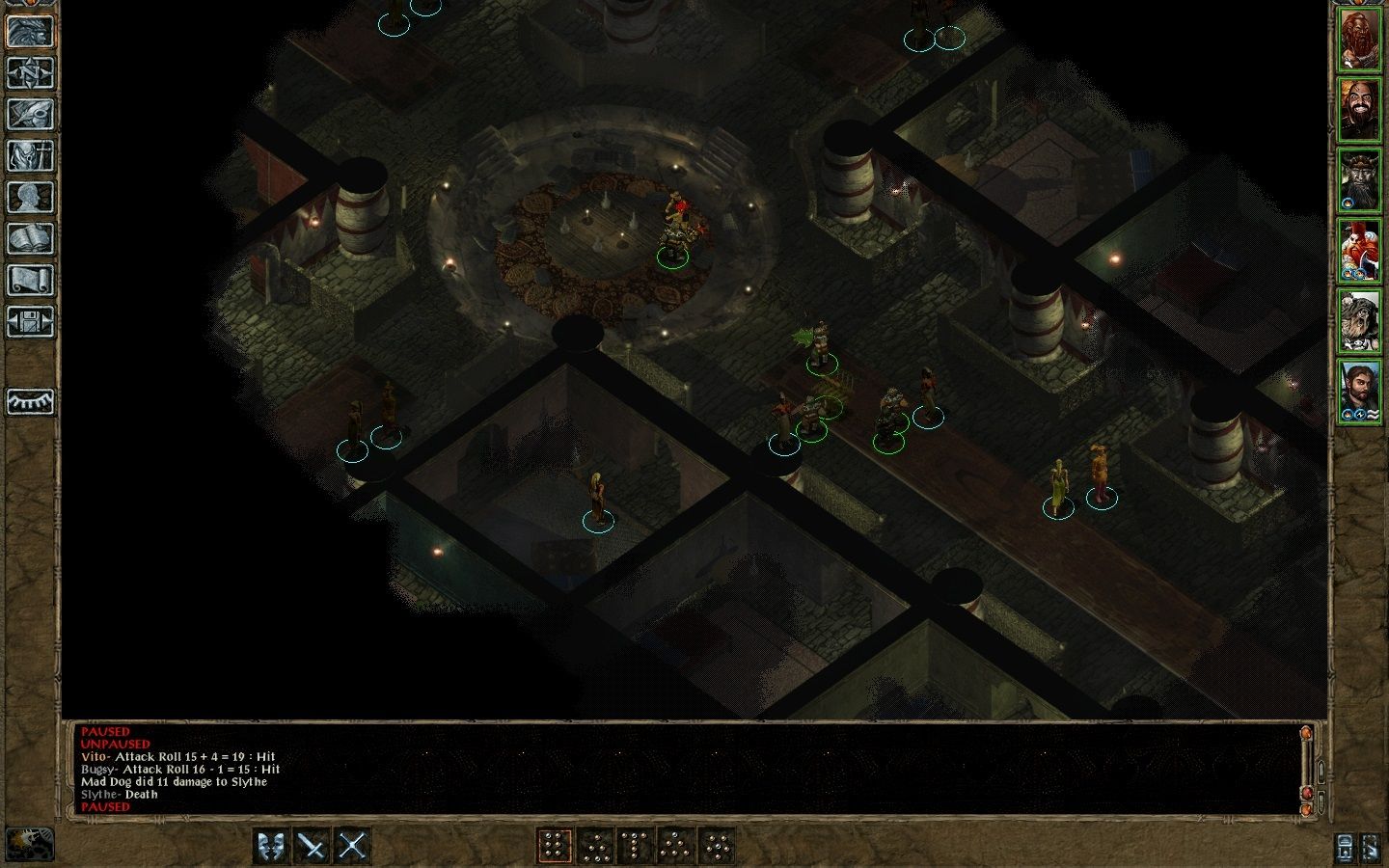Select the brown-haired elf portrait
1389x868 pixels.
1360,390
